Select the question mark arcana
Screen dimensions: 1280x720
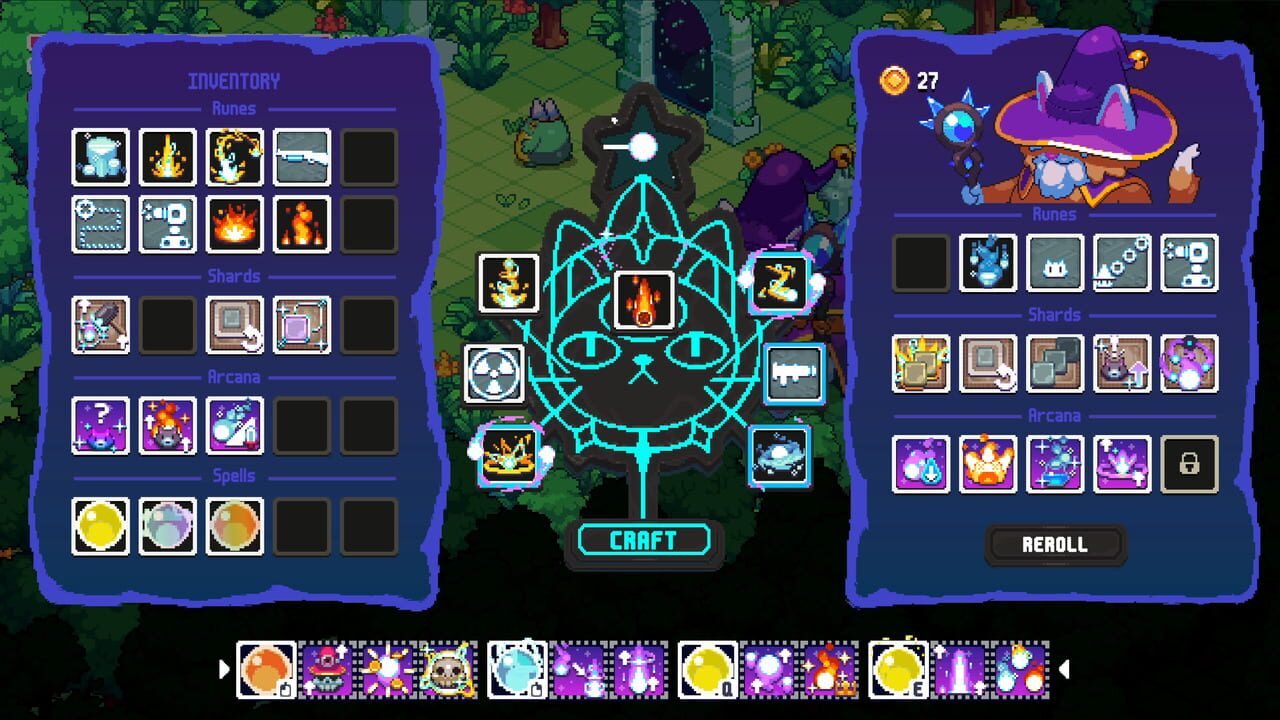pos(101,425)
